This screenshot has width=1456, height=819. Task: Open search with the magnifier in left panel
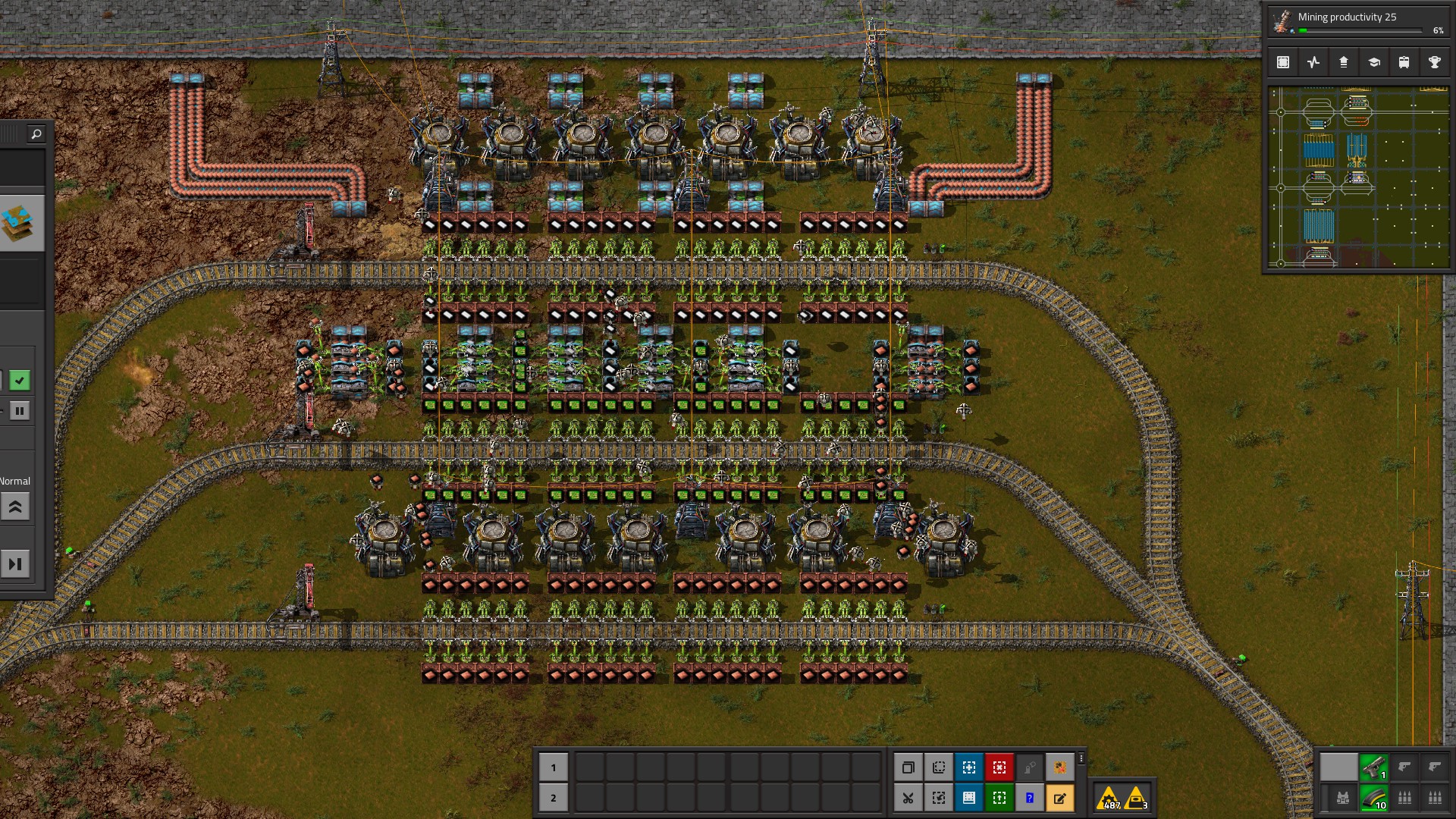click(36, 133)
